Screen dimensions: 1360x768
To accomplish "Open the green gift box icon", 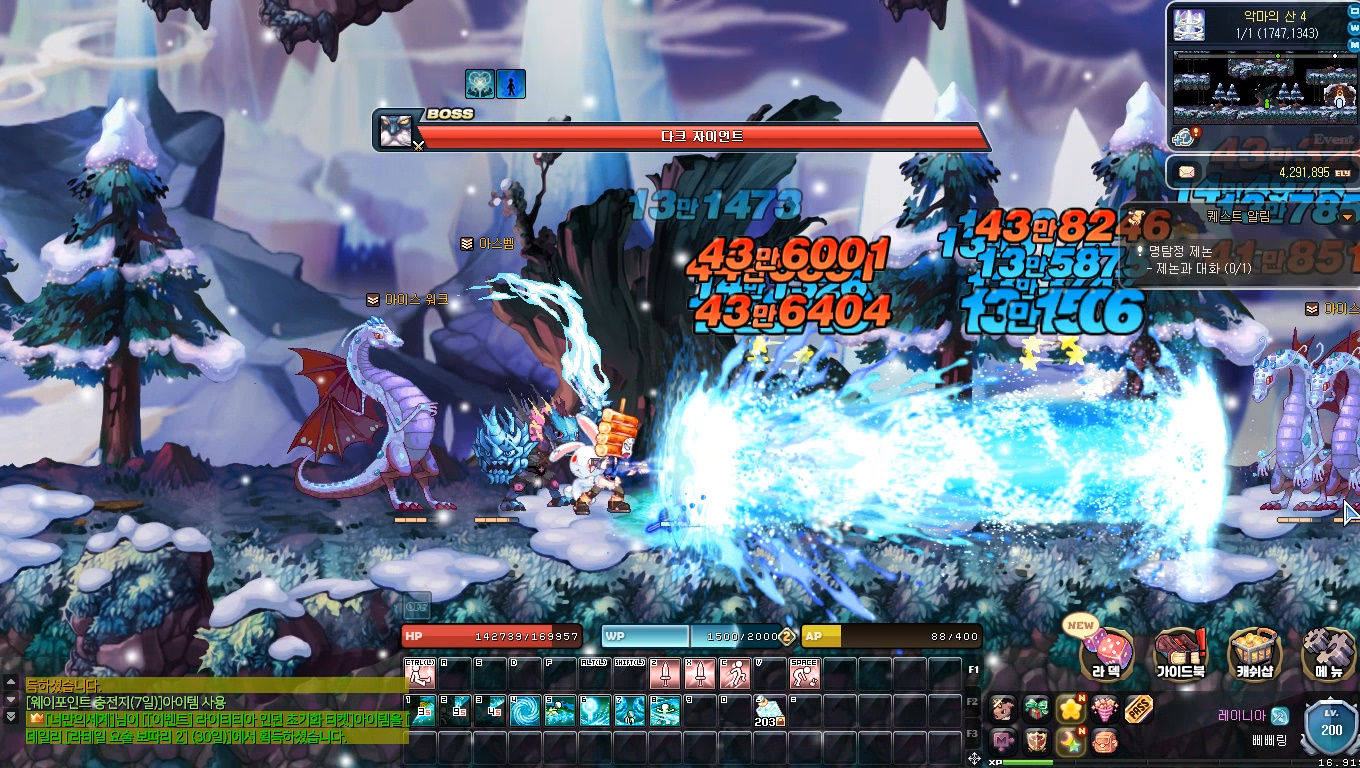I will (1037, 709).
